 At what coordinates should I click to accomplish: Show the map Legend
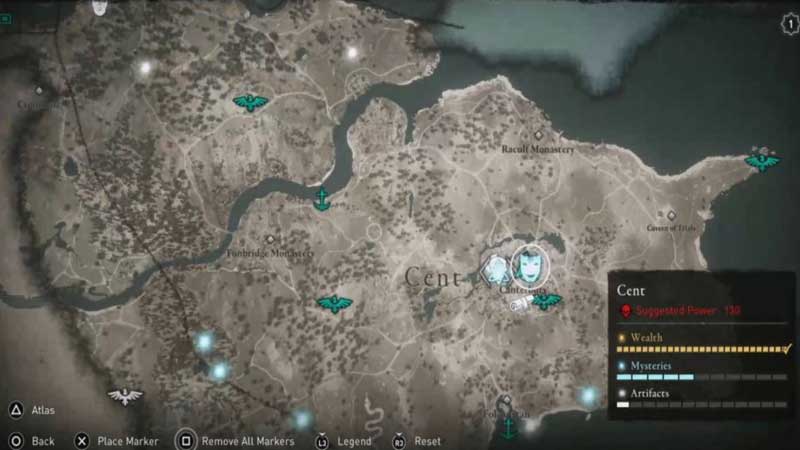tap(322, 440)
